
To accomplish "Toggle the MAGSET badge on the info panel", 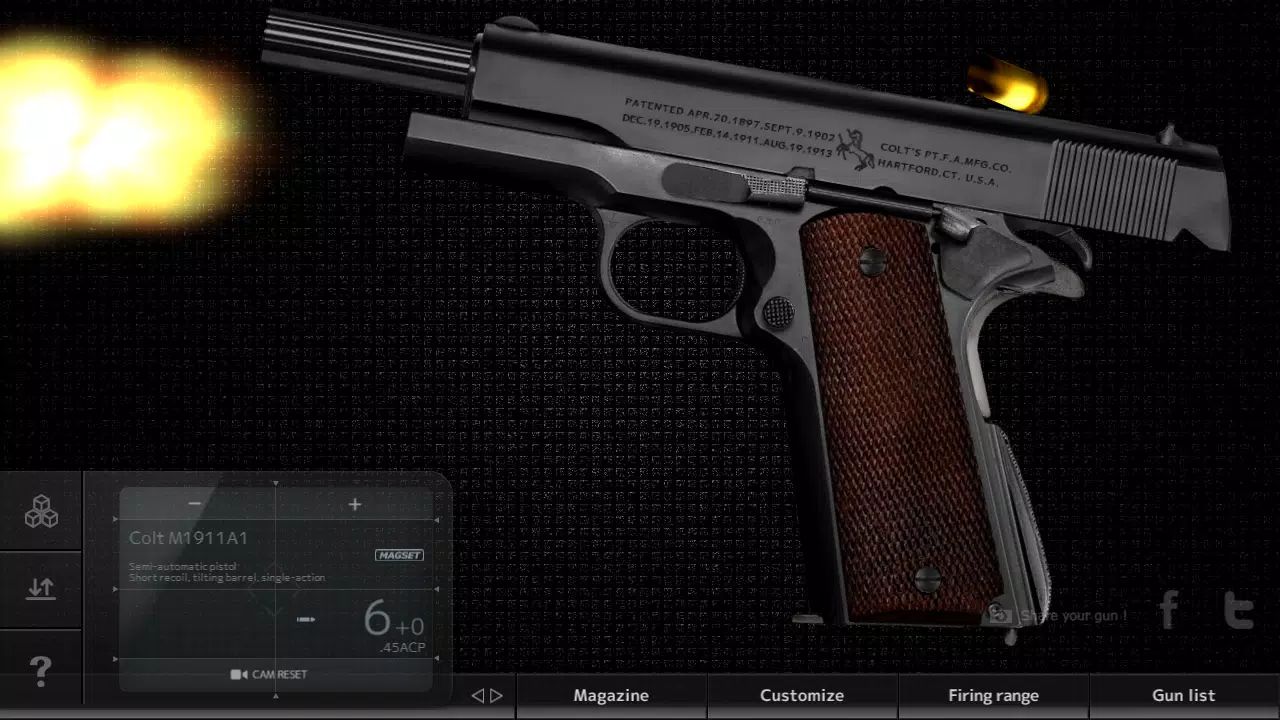I will point(399,555).
